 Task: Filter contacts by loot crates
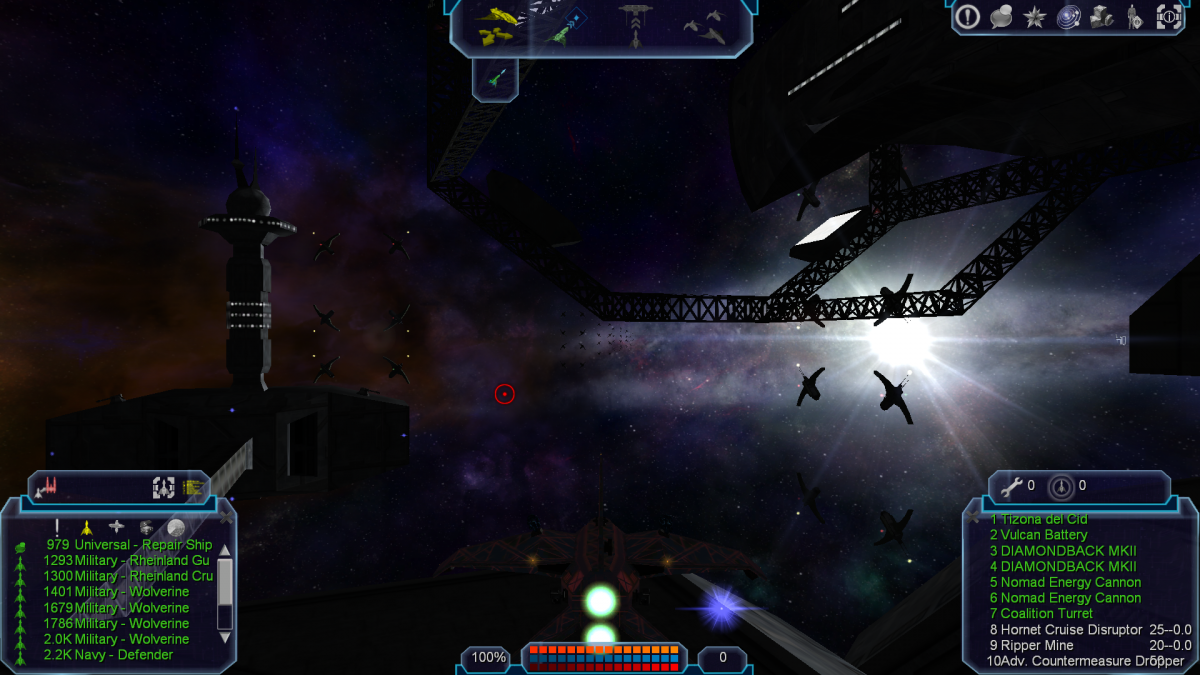146,527
